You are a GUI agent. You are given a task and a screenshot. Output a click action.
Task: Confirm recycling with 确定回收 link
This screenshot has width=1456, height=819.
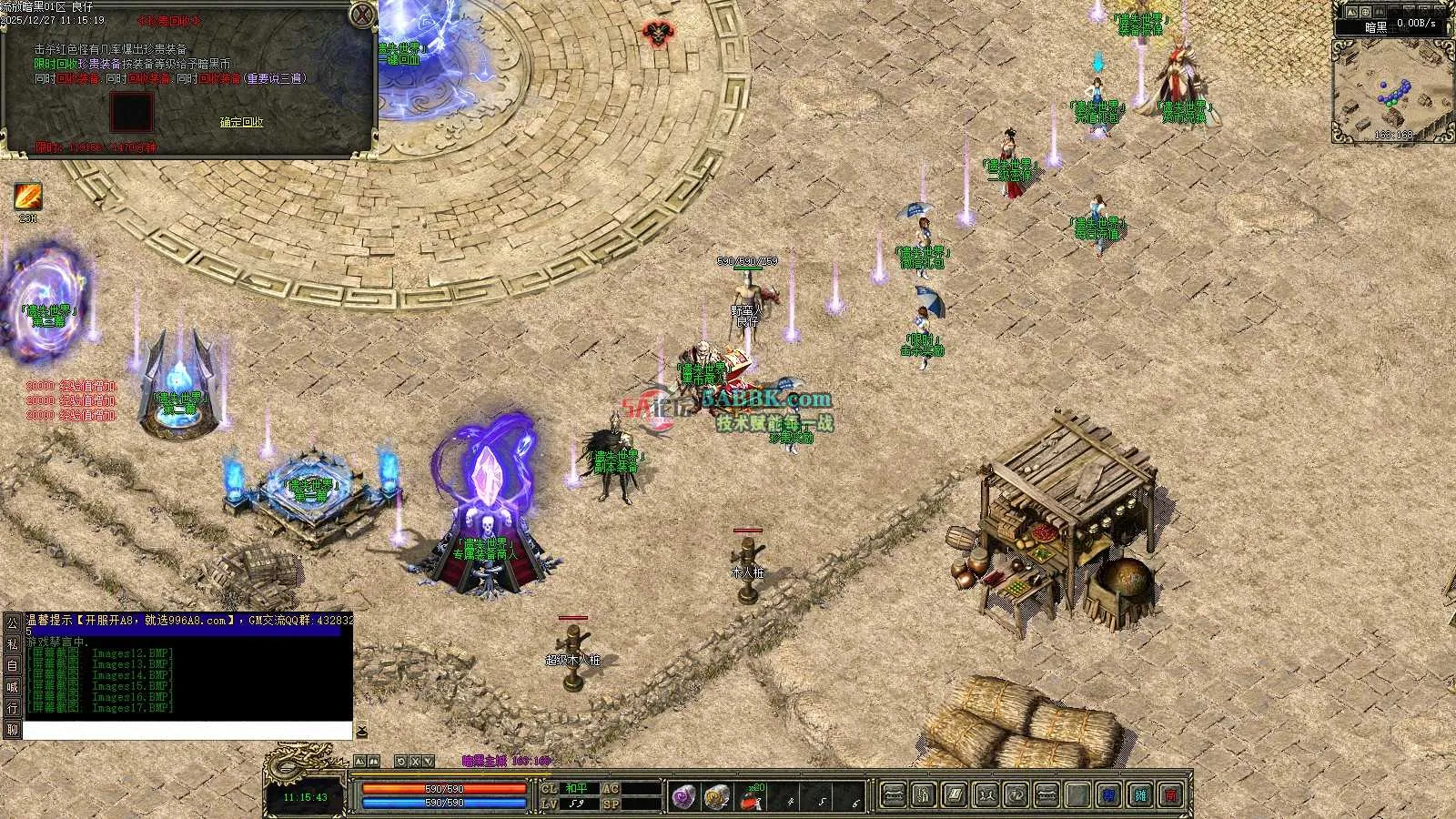click(241, 122)
